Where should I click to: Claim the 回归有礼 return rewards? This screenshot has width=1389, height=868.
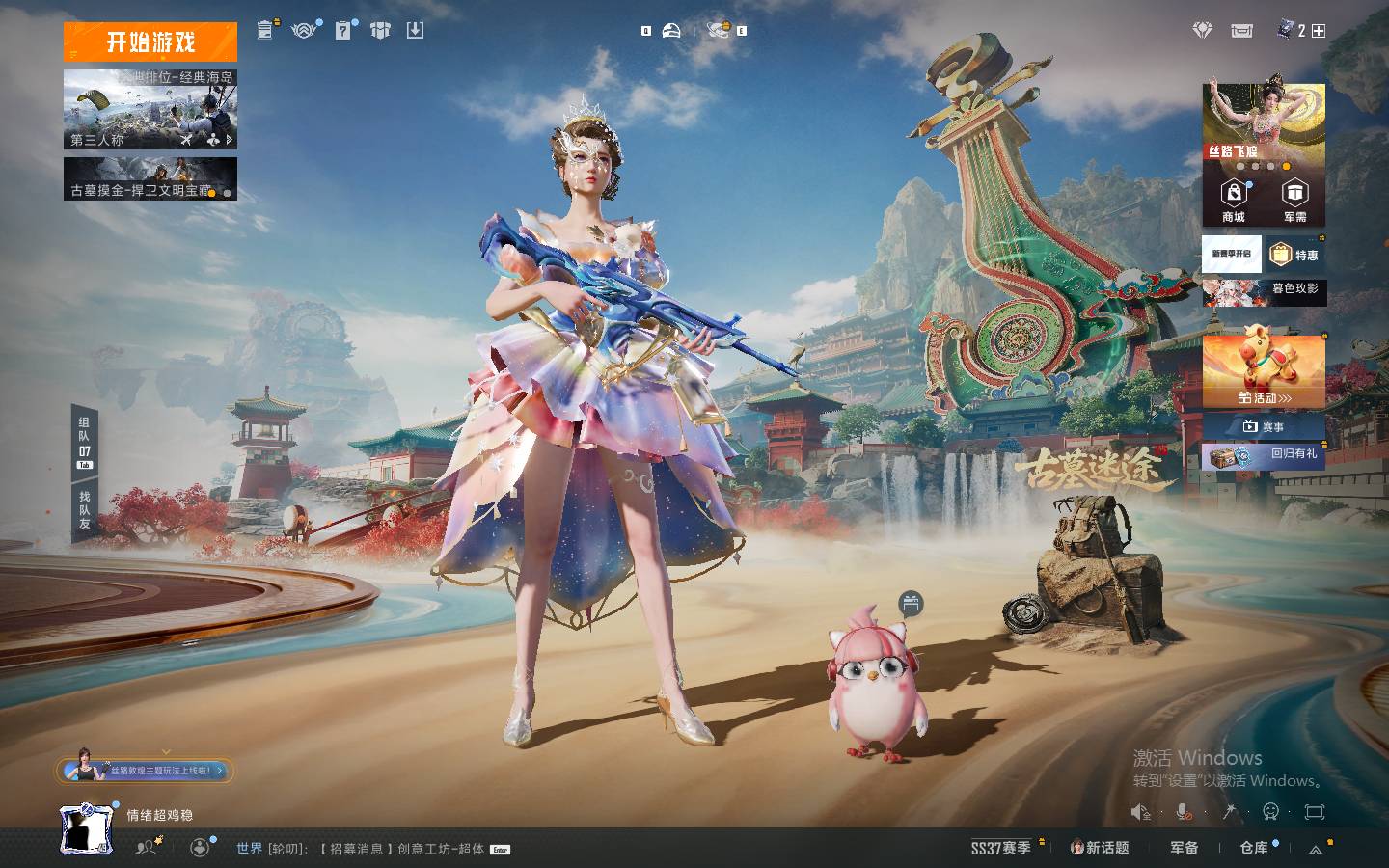point(1264,455)
